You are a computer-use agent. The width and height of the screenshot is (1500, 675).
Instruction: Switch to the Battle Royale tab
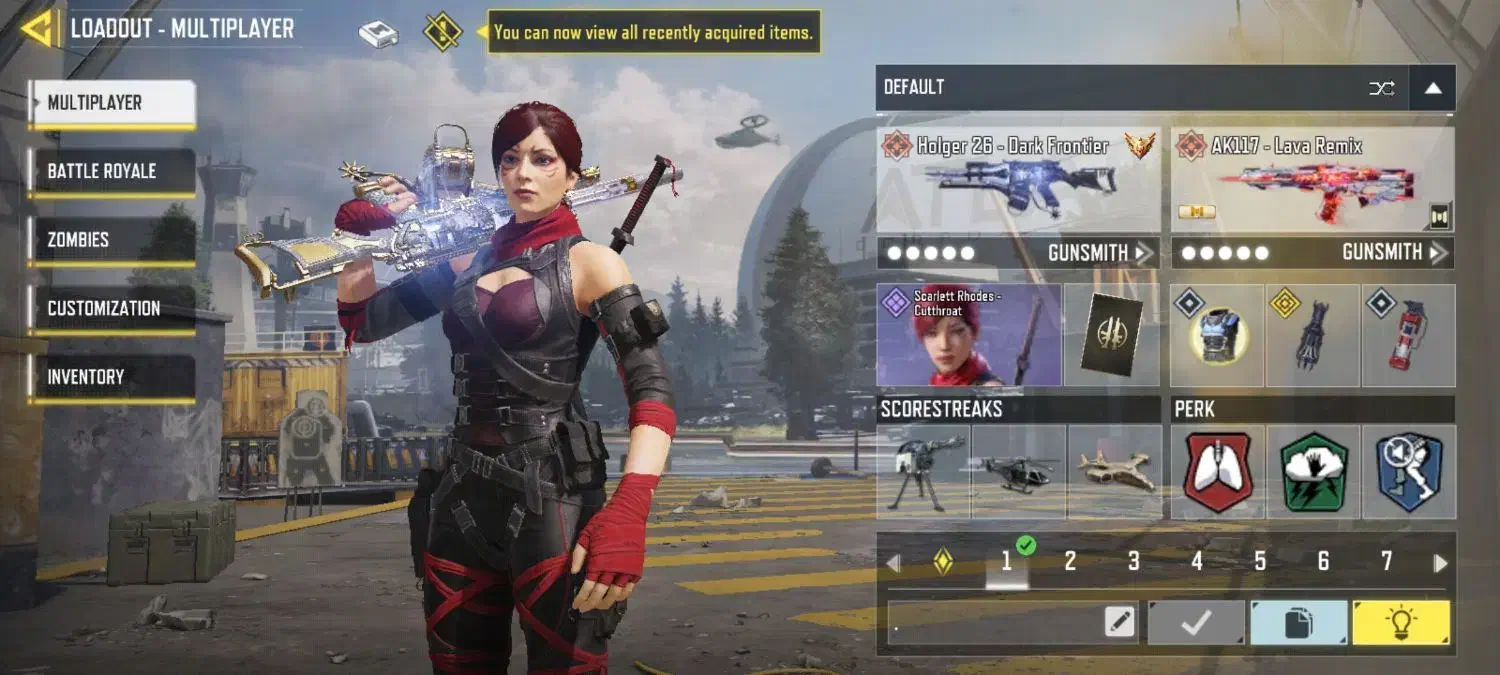point(111,171)
